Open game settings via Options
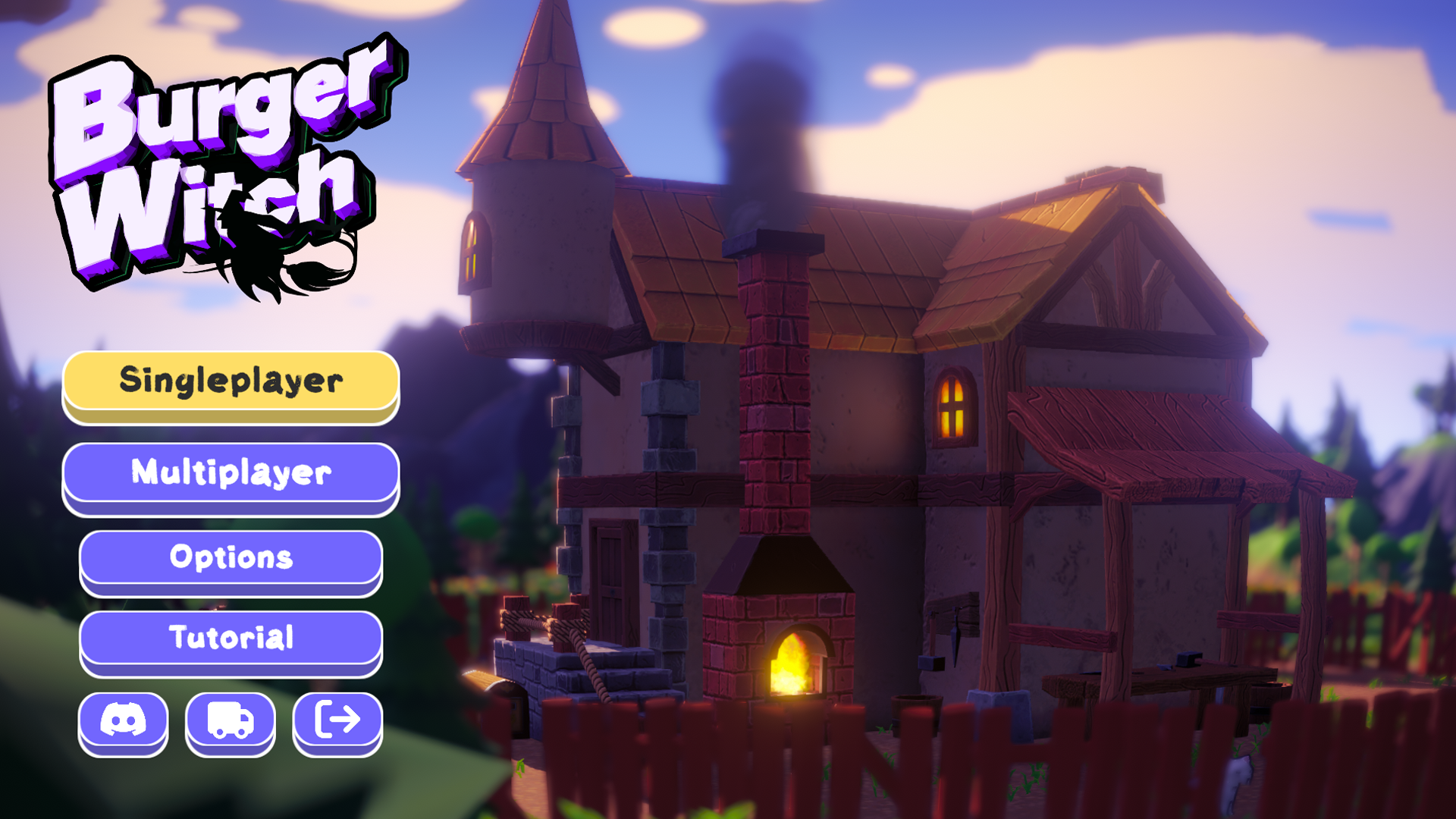 [231, 558]
